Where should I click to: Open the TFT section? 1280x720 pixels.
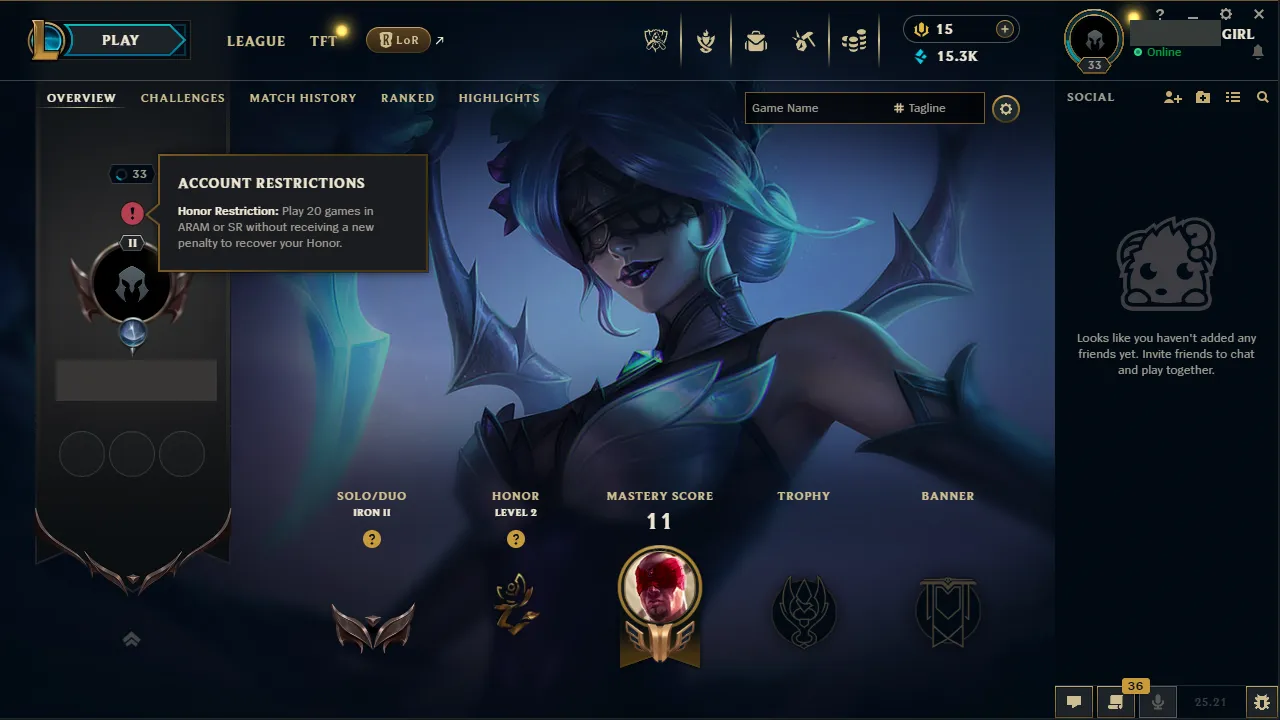[x=322, y=41]
